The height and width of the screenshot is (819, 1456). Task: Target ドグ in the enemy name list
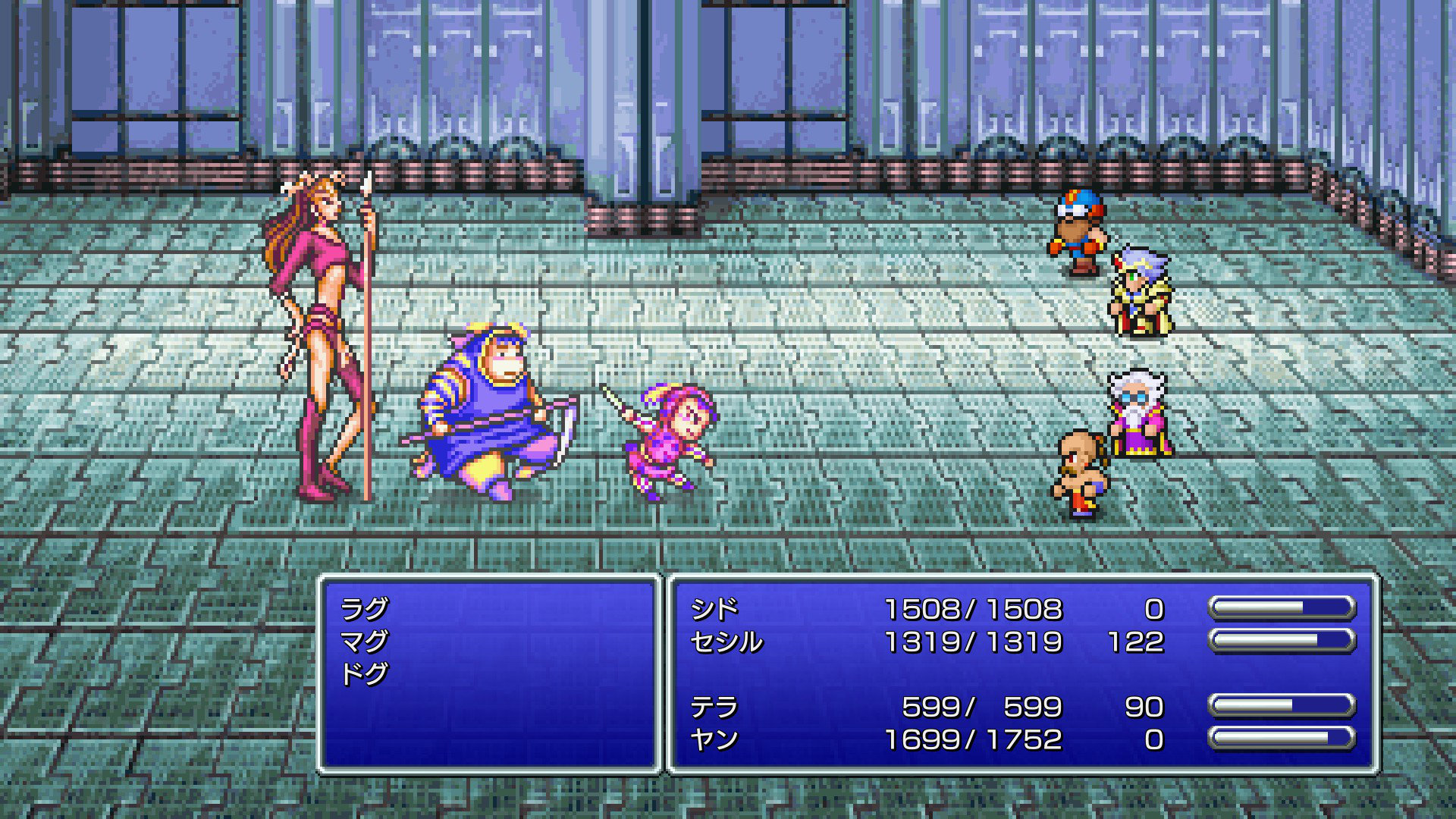coord(364,674)
